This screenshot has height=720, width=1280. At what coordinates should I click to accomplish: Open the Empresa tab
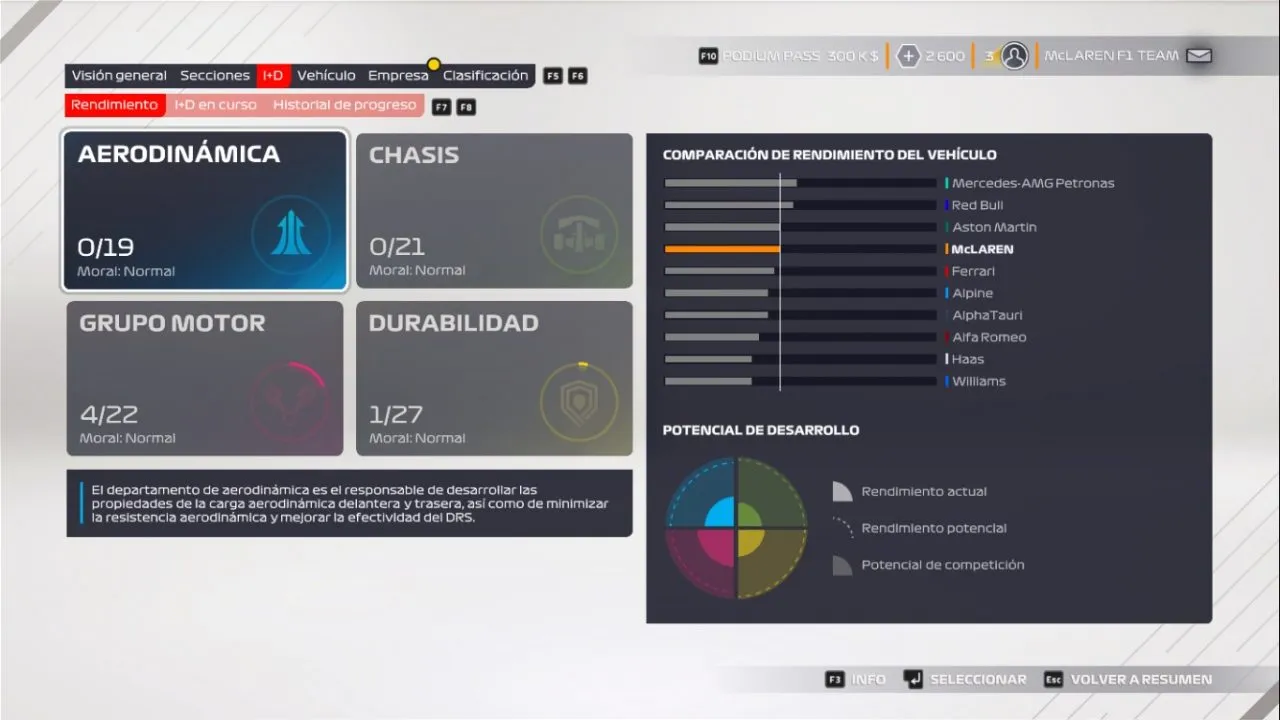point(398,76)
